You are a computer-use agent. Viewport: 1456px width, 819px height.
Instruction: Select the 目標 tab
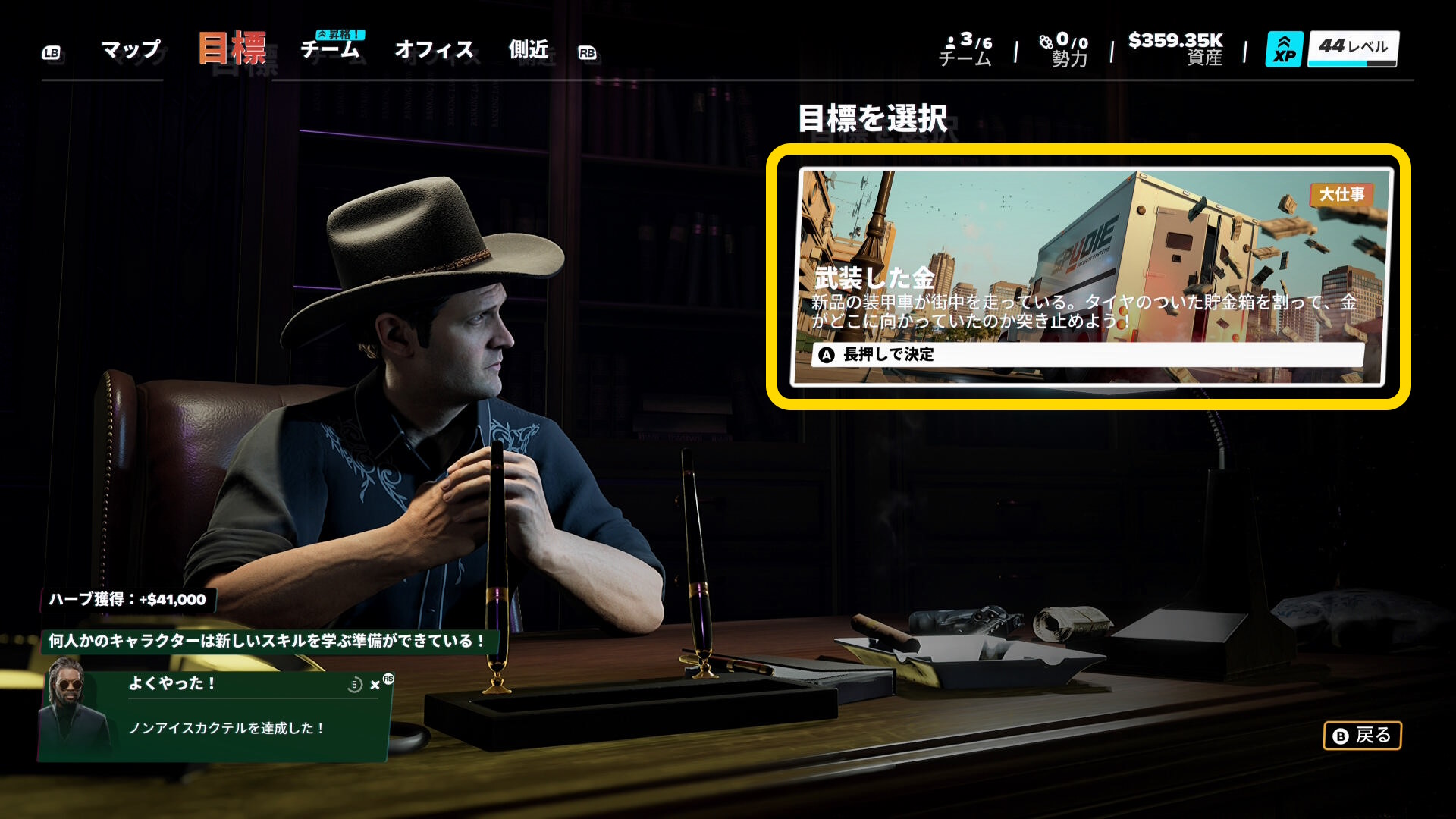point(232,49)
